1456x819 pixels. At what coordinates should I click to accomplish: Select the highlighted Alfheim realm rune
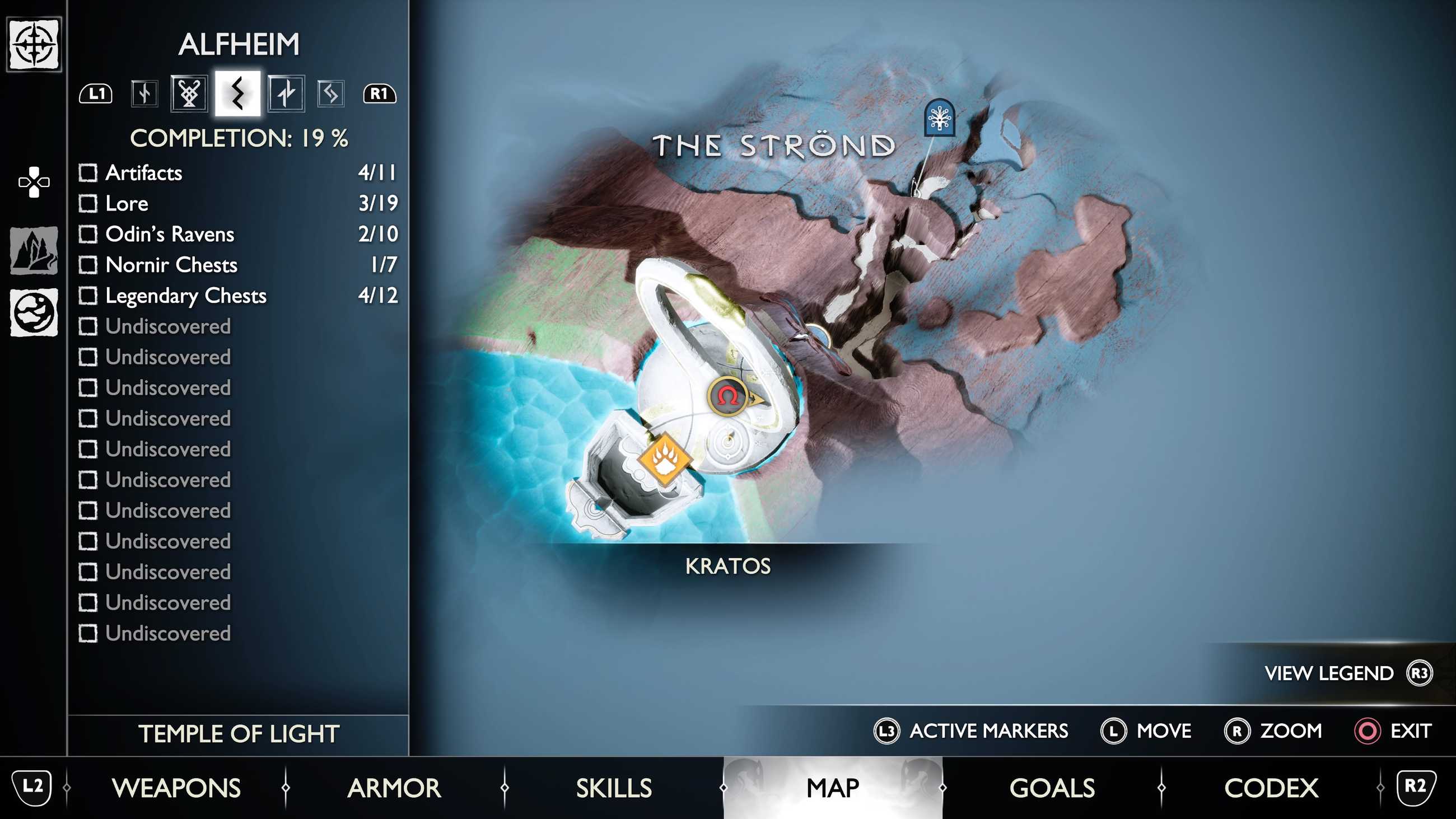coord(237,95)
